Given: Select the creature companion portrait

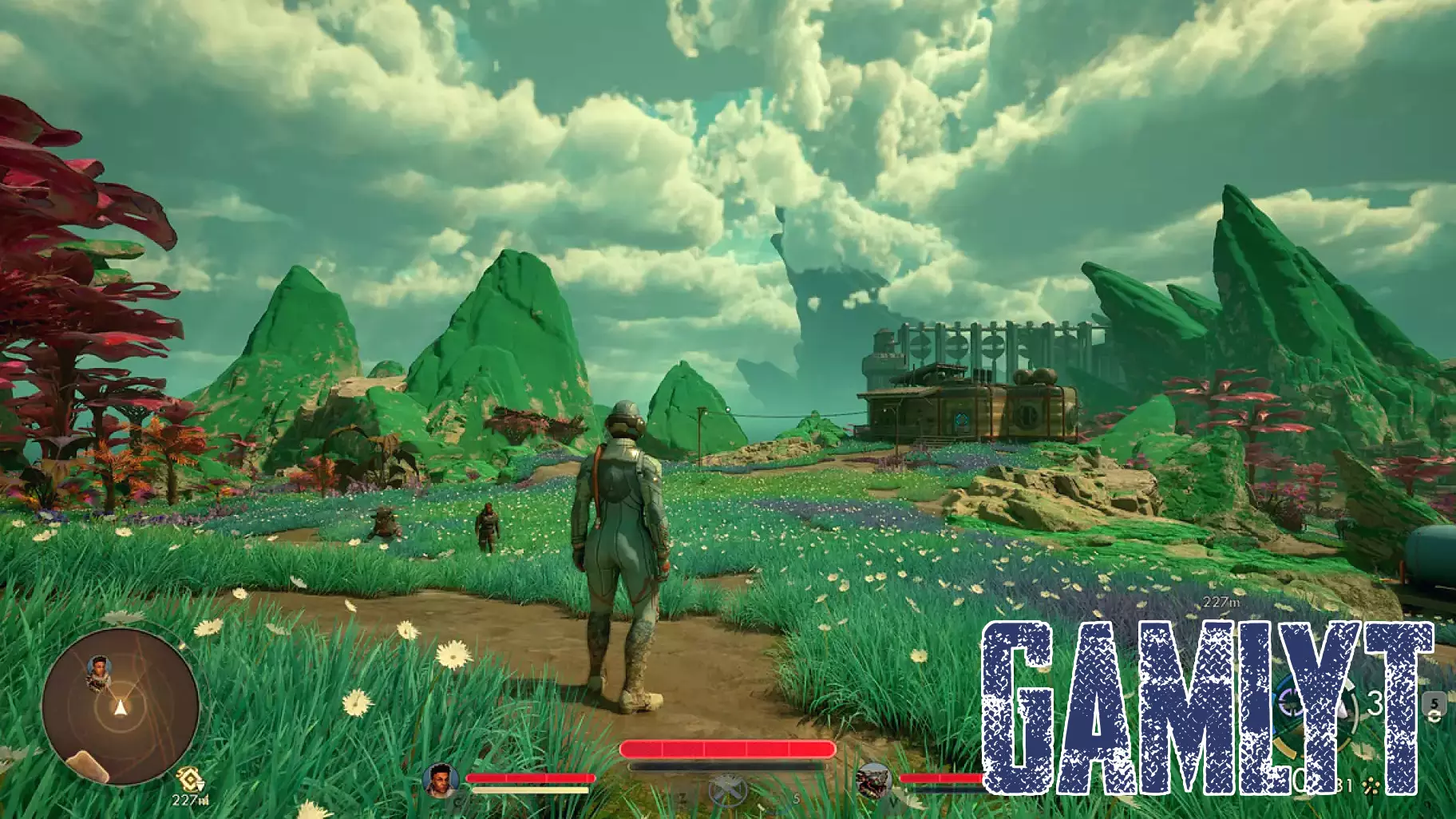Looking at the screenshot, I should [x=873, y=780].
